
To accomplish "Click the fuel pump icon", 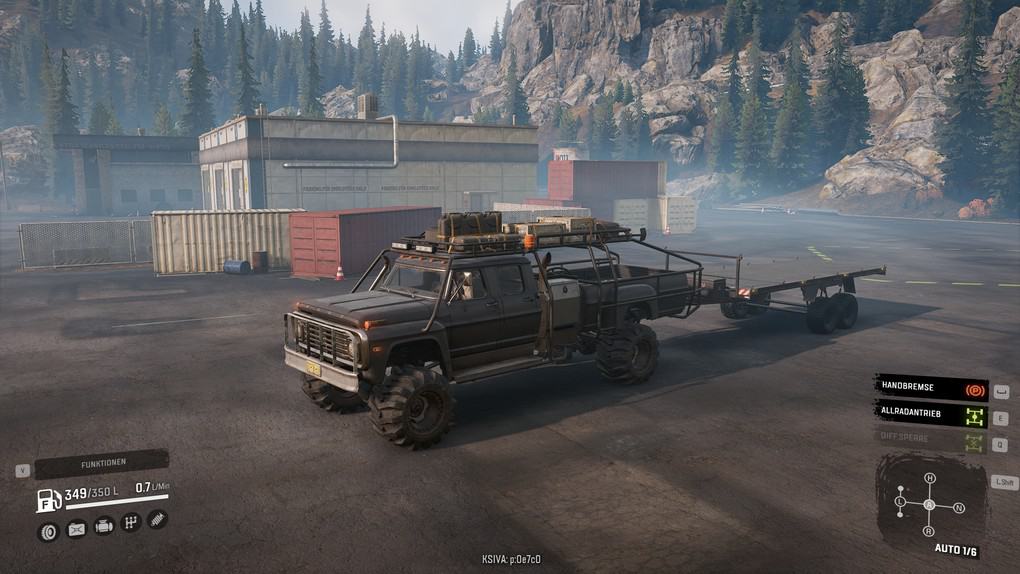I will (48, 499).
